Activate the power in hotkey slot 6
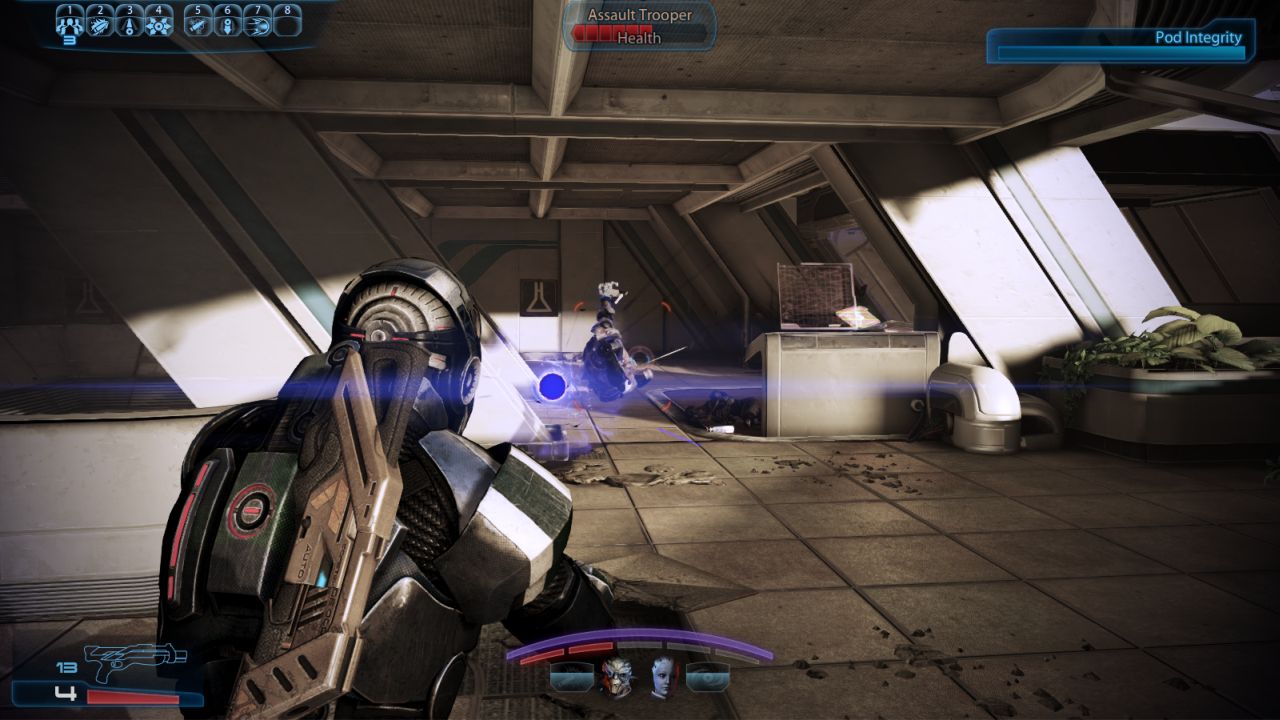1280x720 pixels. 227,23
